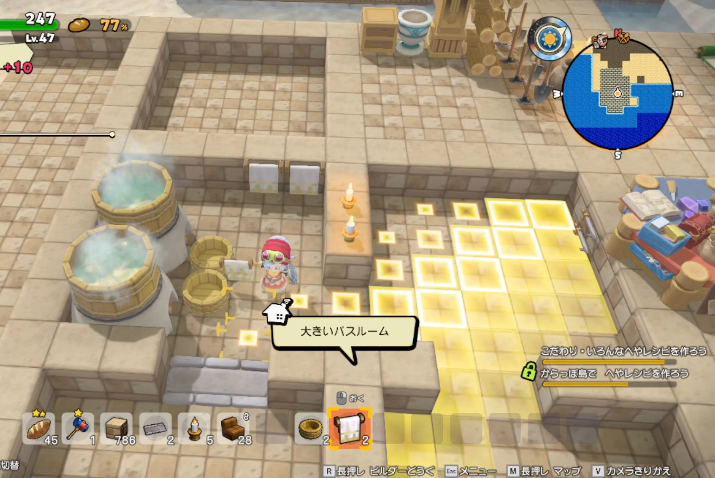Click the sun time-of-day dial
This screenshot has height=478, width=715.
pyautogui.click(x=548, y=42)
